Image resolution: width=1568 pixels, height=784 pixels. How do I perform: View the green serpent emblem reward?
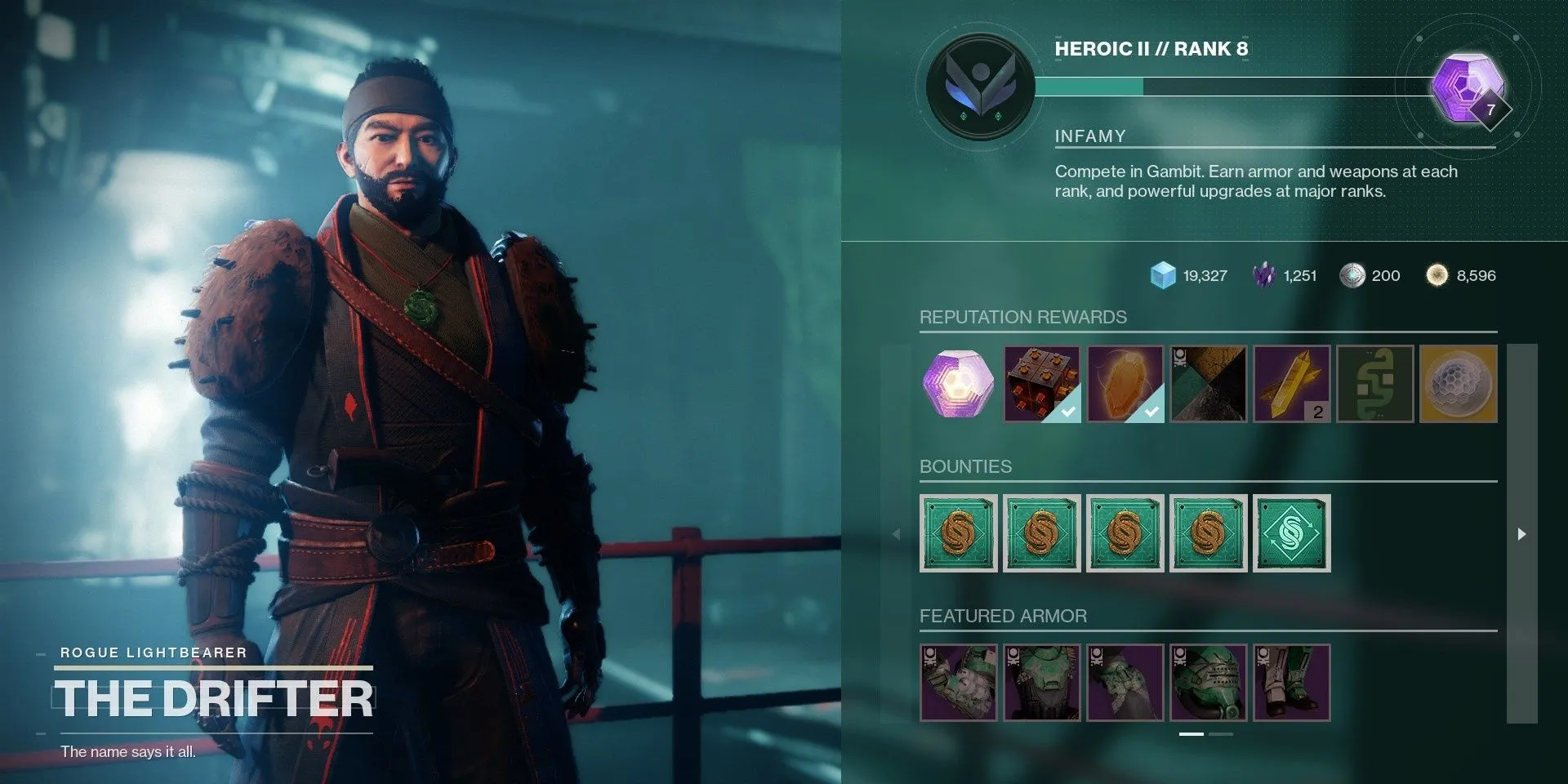(1375, 384)
